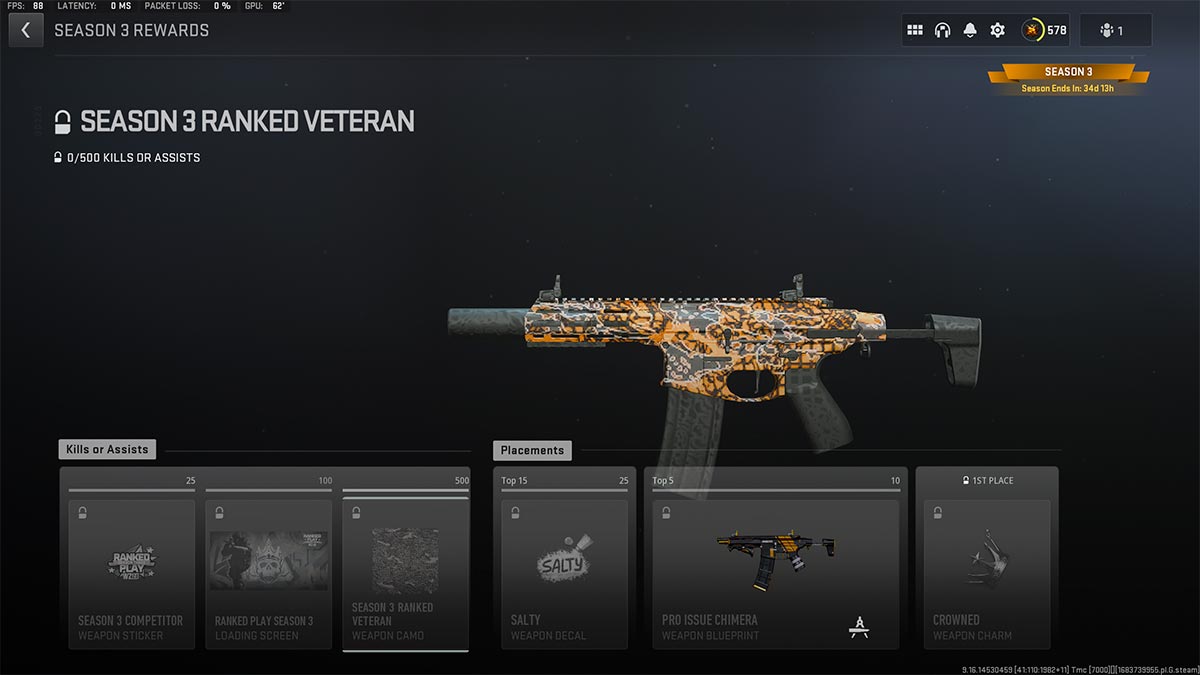The height and width of the screenshot is (675, 1200).
Task: Open the grid menu icon
Action: [914, 30]
